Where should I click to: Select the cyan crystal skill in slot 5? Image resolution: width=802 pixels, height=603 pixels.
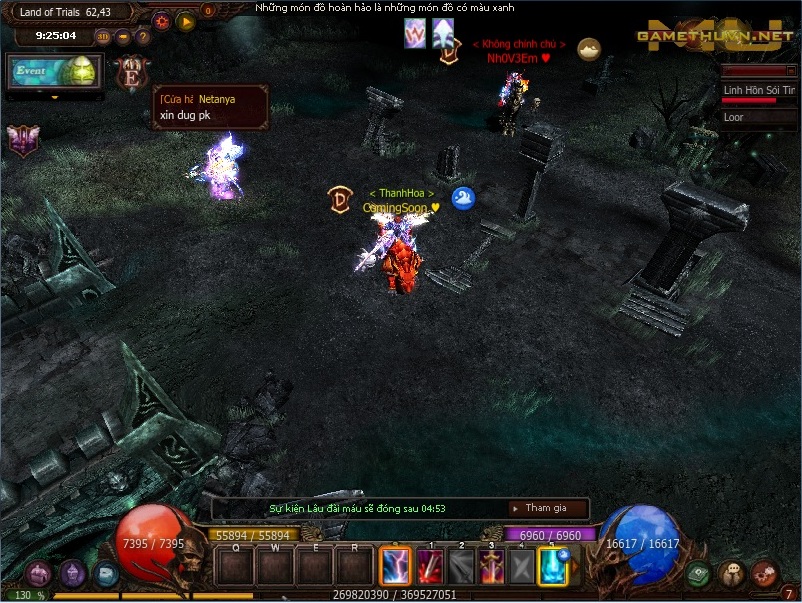coord(553,567)
